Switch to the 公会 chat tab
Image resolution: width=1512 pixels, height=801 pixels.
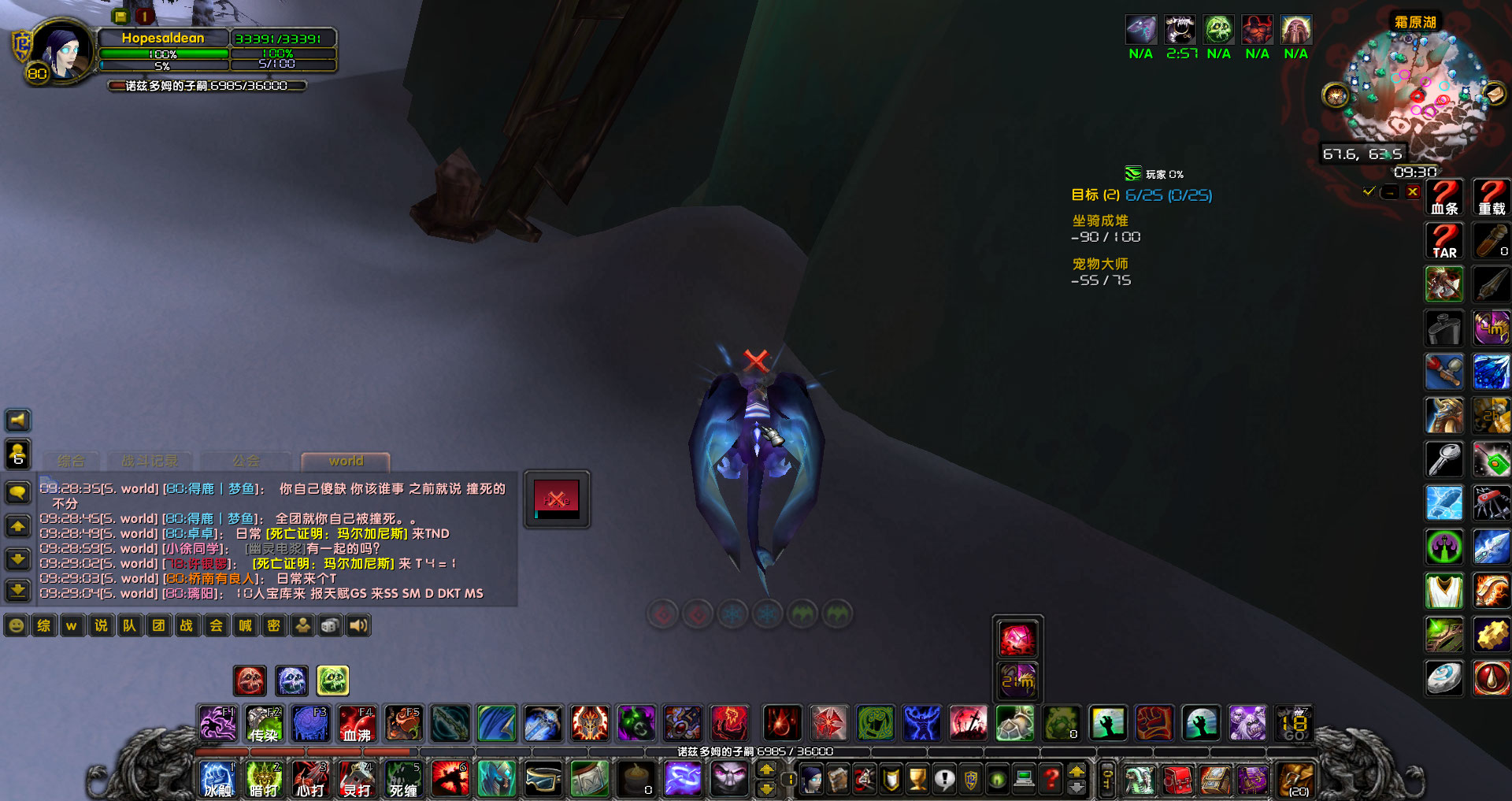(x=246, y=461)
